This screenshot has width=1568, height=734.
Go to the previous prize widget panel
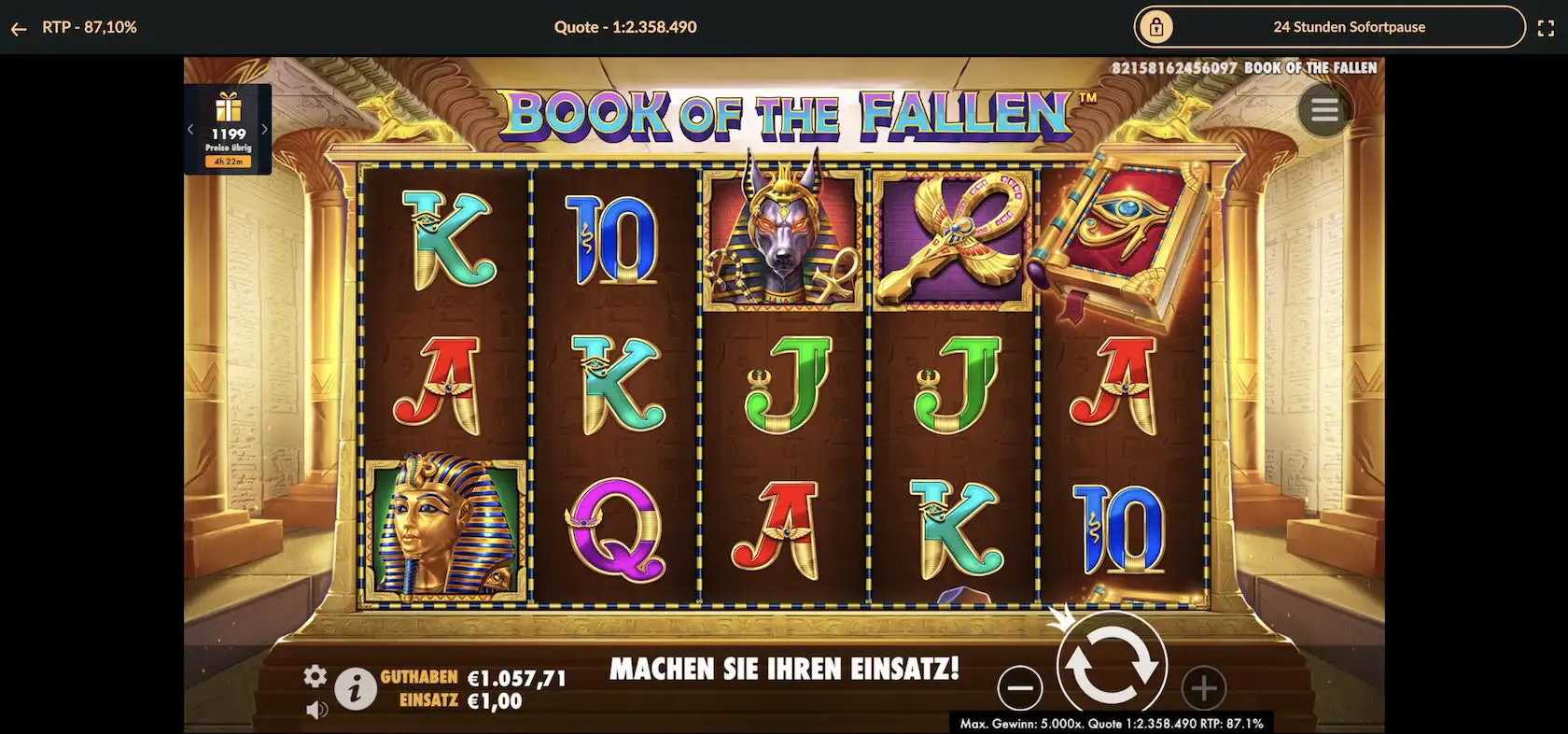[x=191, y=130]
